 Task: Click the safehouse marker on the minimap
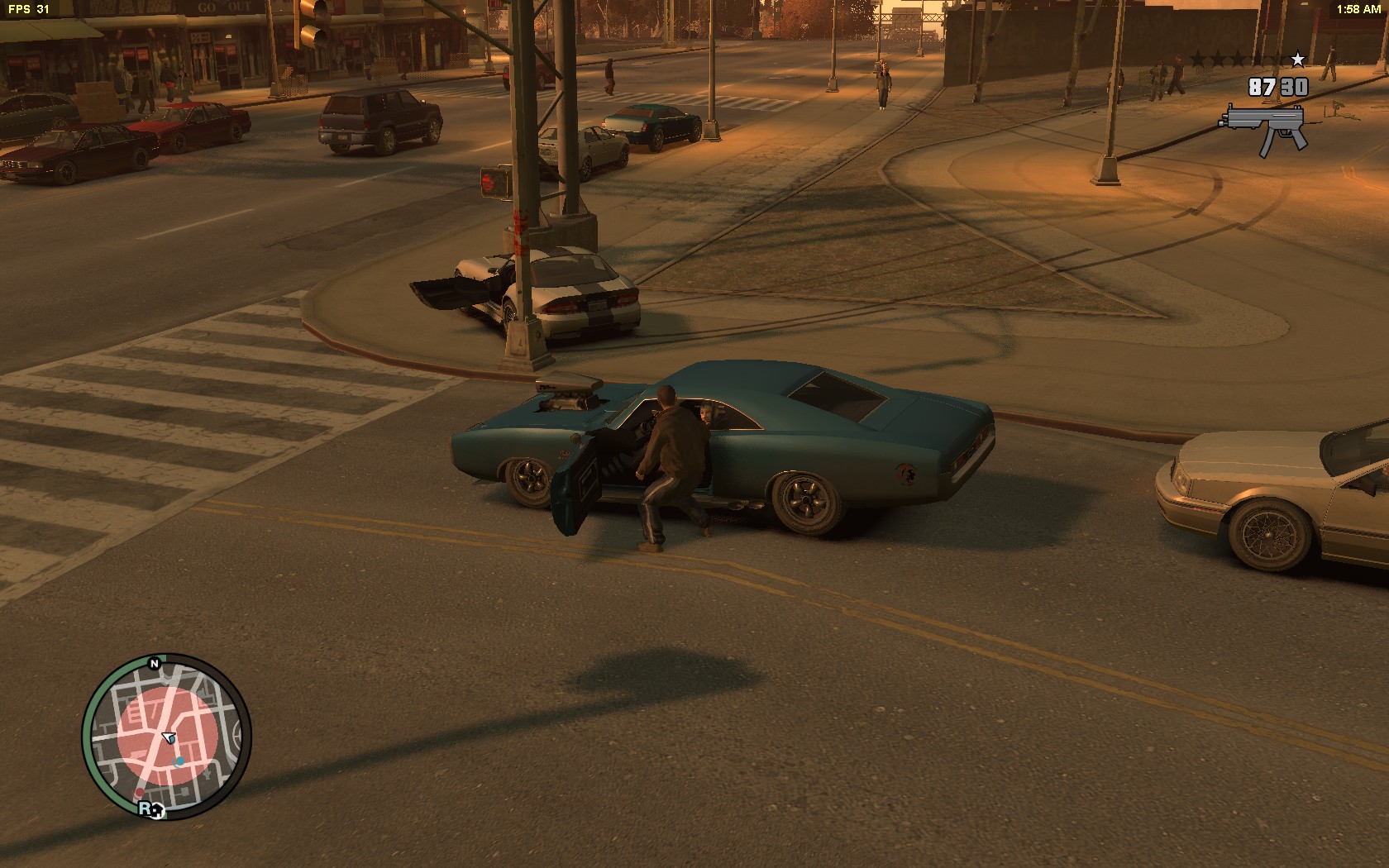158,812
